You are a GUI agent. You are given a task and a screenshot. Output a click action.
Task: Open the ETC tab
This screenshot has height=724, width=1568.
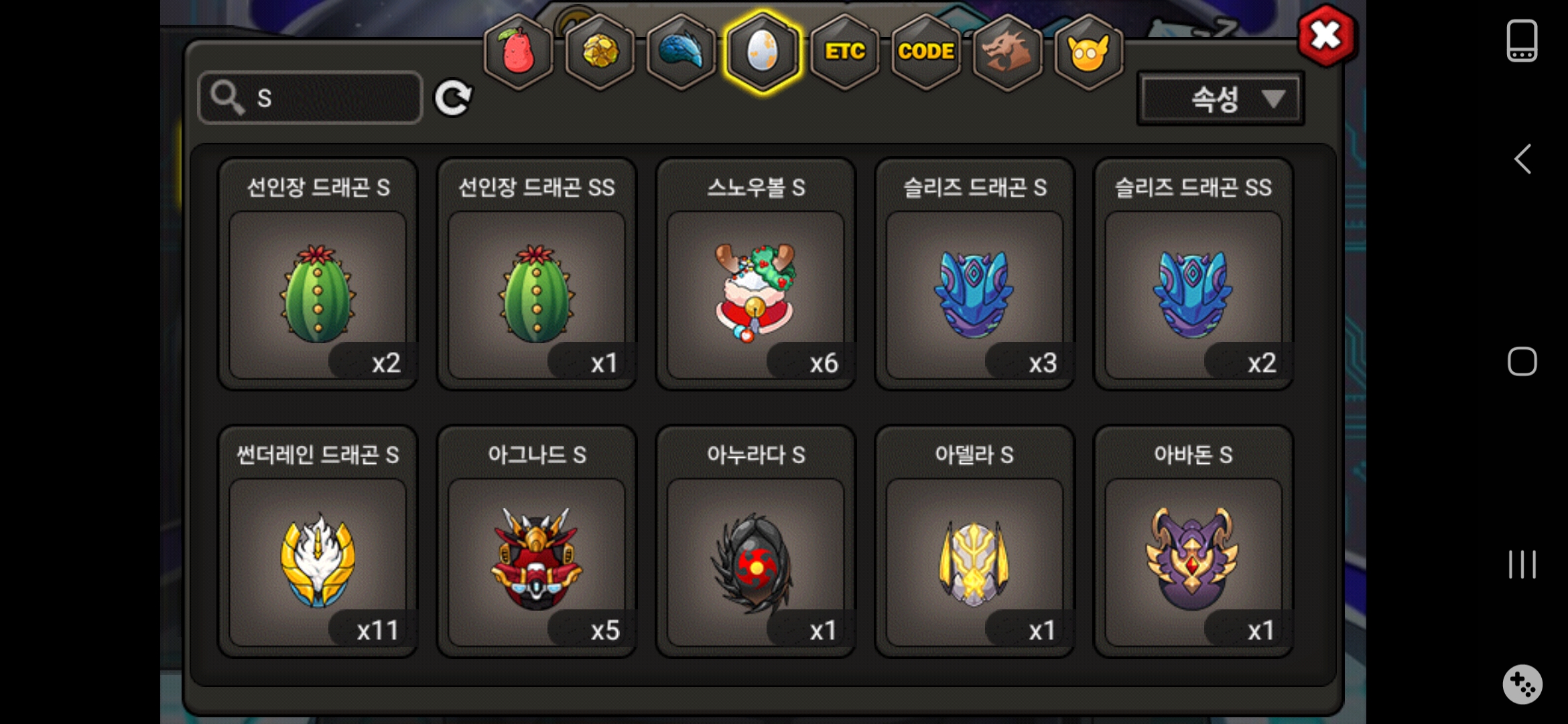(x=844, y=52)
